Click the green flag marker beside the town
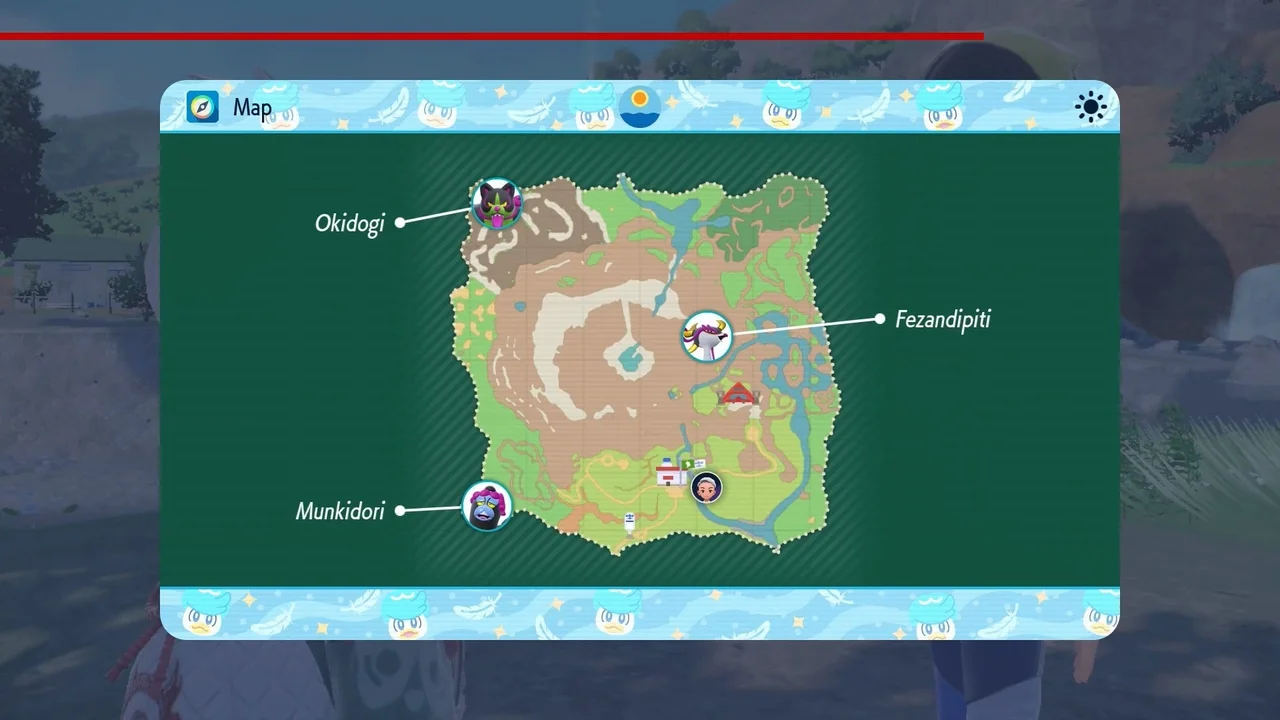This screenshot has height=720, width=1280. pos(687,463)
